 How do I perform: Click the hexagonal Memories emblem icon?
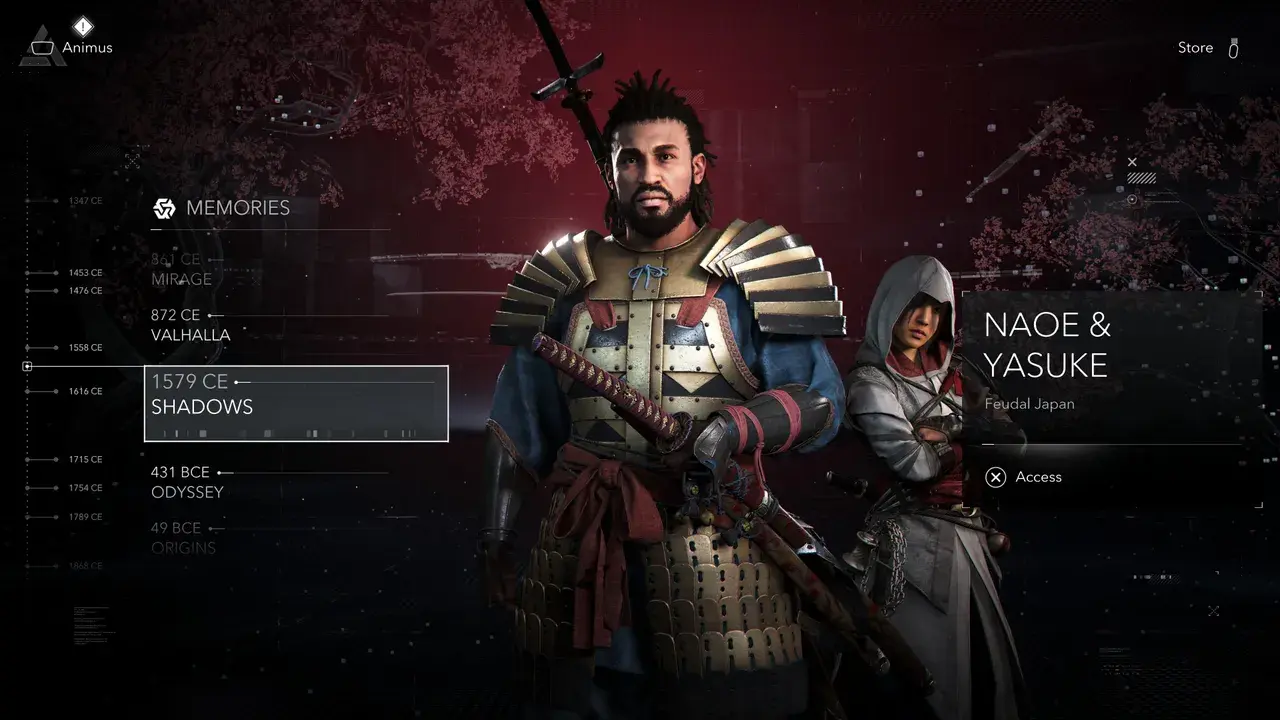pos(162,208)
